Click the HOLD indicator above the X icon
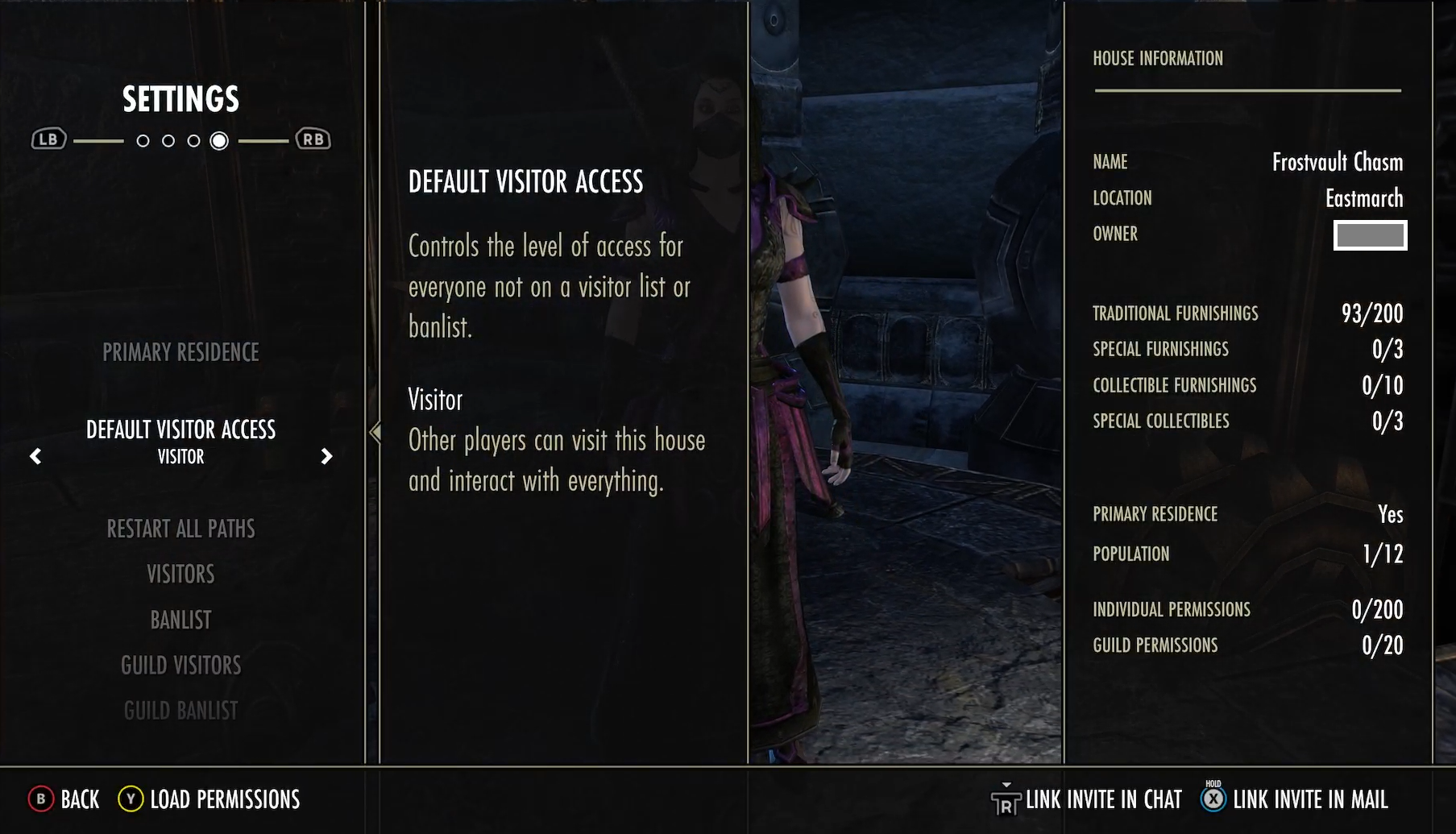The width and height of the screenshot is (1456, 834). (1211, 782)
